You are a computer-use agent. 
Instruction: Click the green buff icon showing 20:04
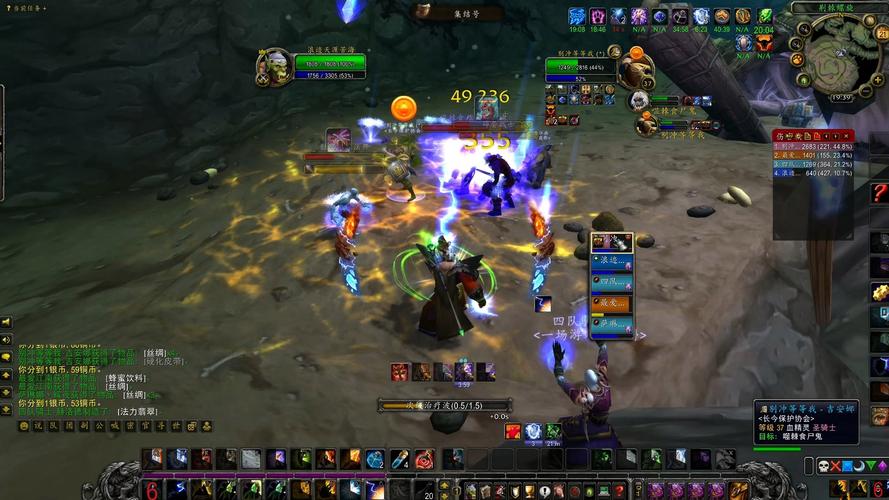[764, 16]
